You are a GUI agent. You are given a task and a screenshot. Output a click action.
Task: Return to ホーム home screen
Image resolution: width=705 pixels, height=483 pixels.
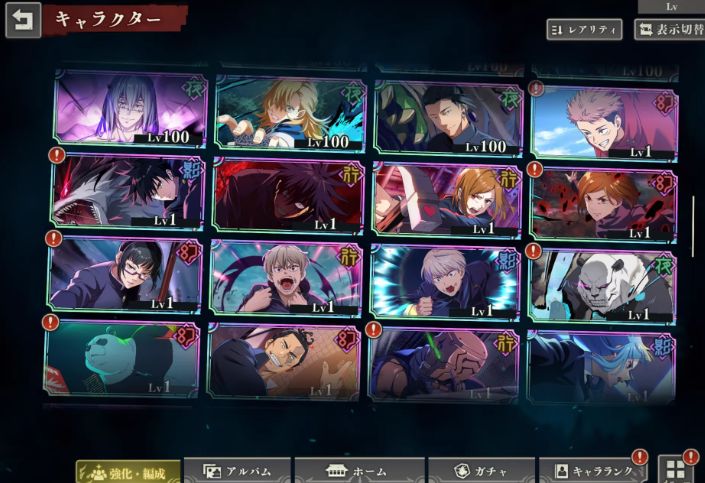359,472
